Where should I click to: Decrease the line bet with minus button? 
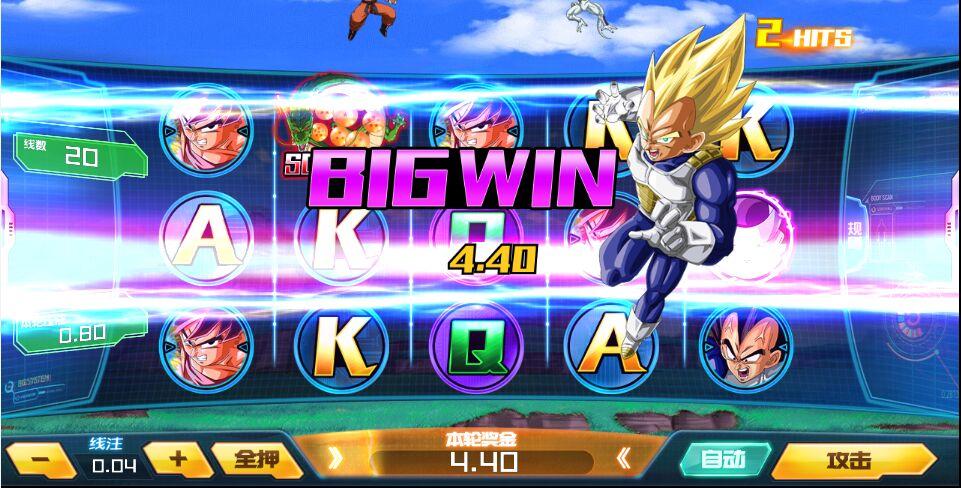(40, 461)
